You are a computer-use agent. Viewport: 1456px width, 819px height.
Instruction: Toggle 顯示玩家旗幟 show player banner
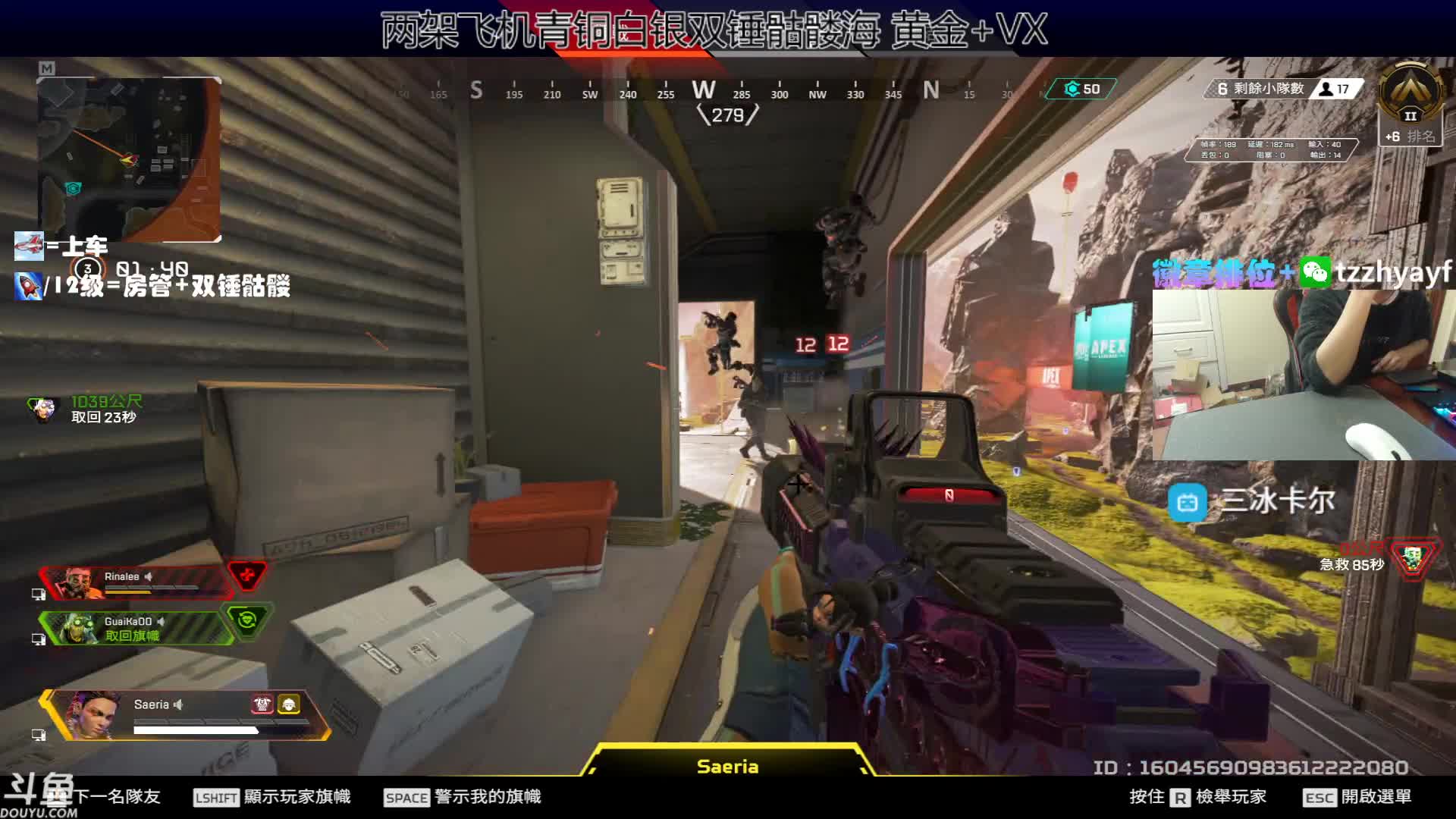273,797
